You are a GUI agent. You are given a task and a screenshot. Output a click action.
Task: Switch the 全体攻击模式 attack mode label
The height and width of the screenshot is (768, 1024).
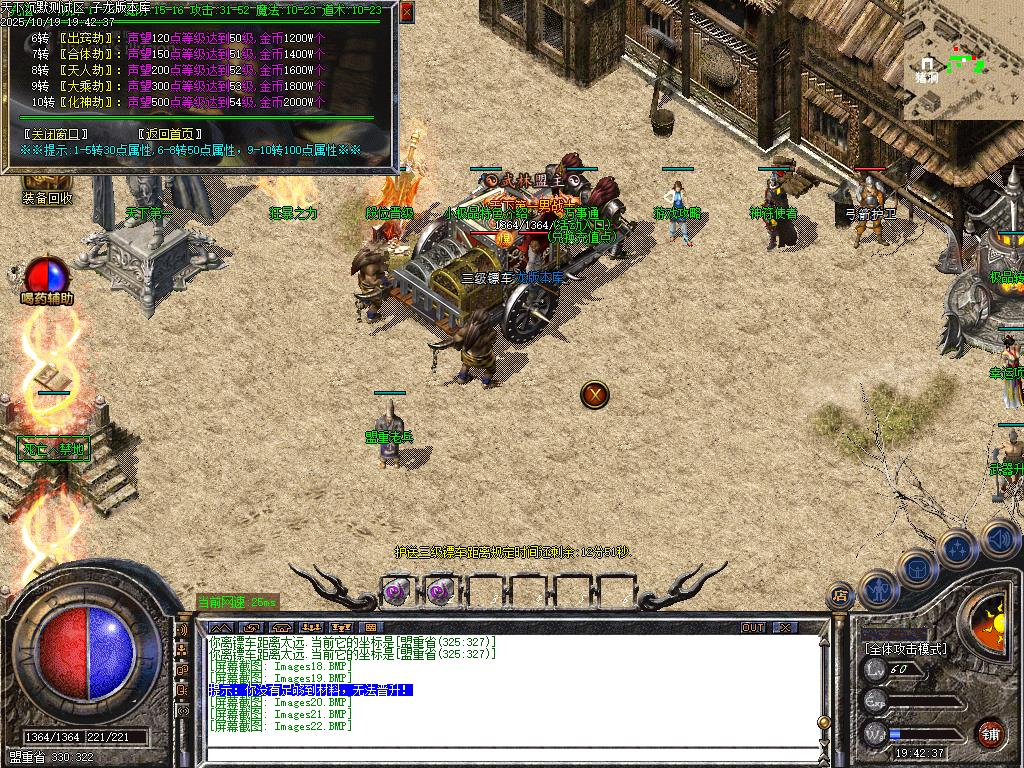(905, 648)
